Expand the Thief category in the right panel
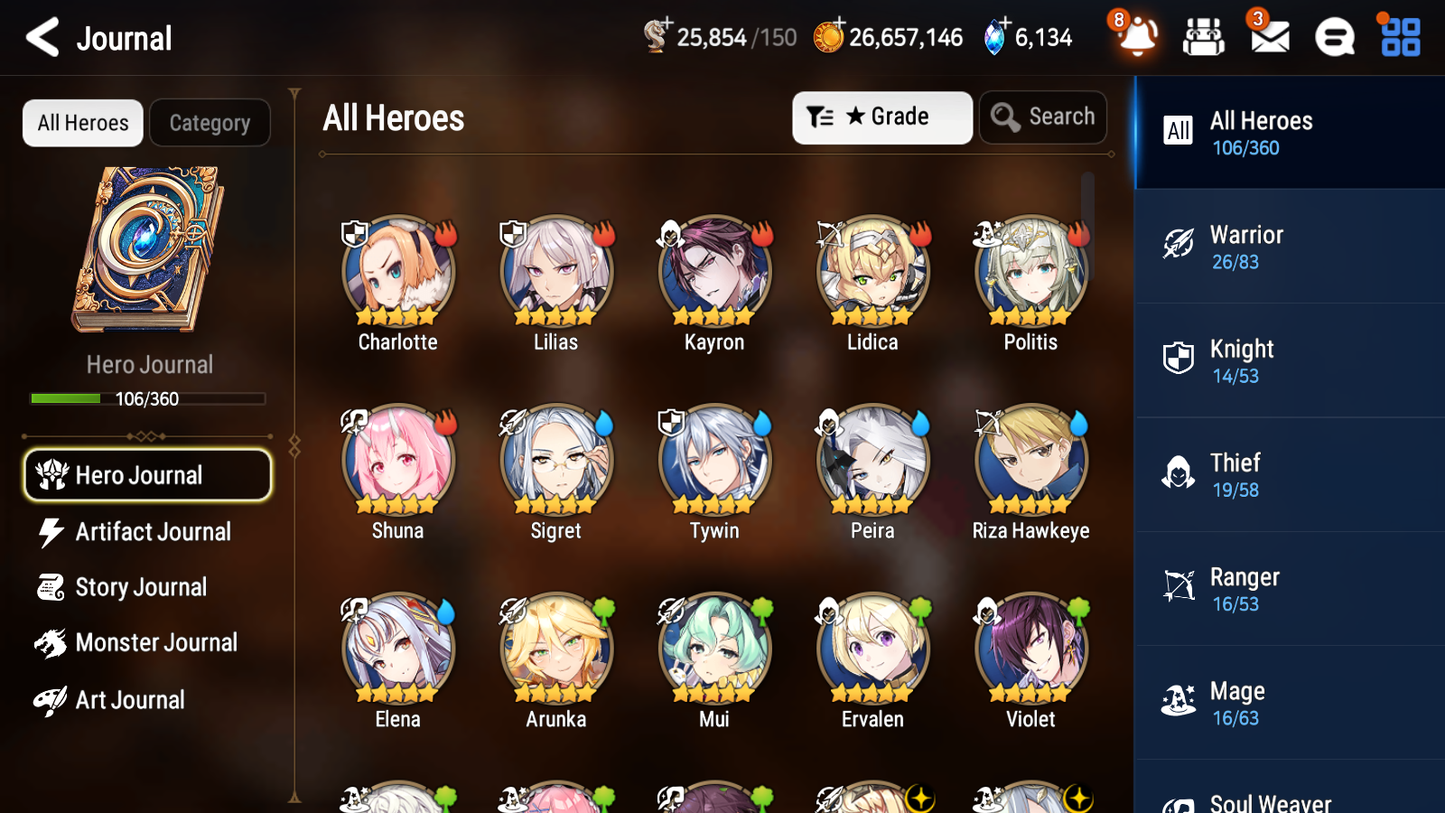1445x813 pixels. click(x=1289, y=474)
